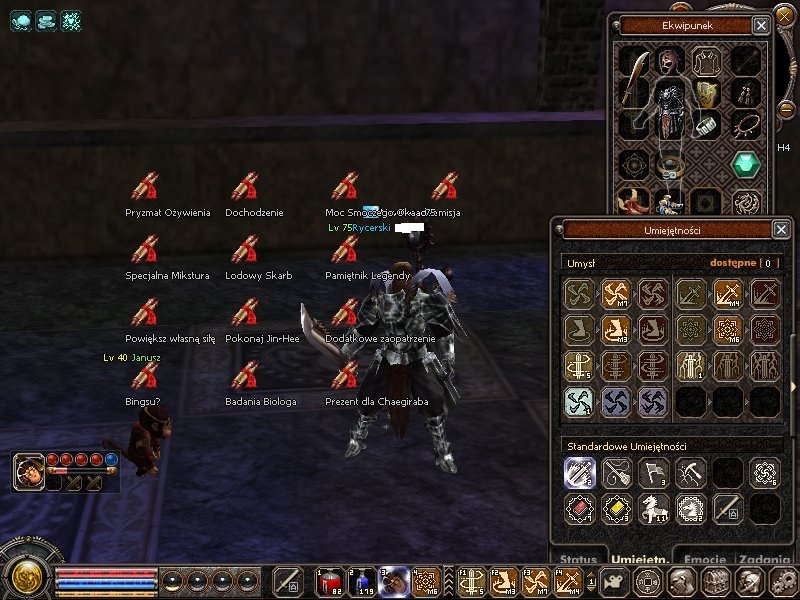
Task: Open the Pryzmat Ożywienia quest scroll
Action: 145,186
